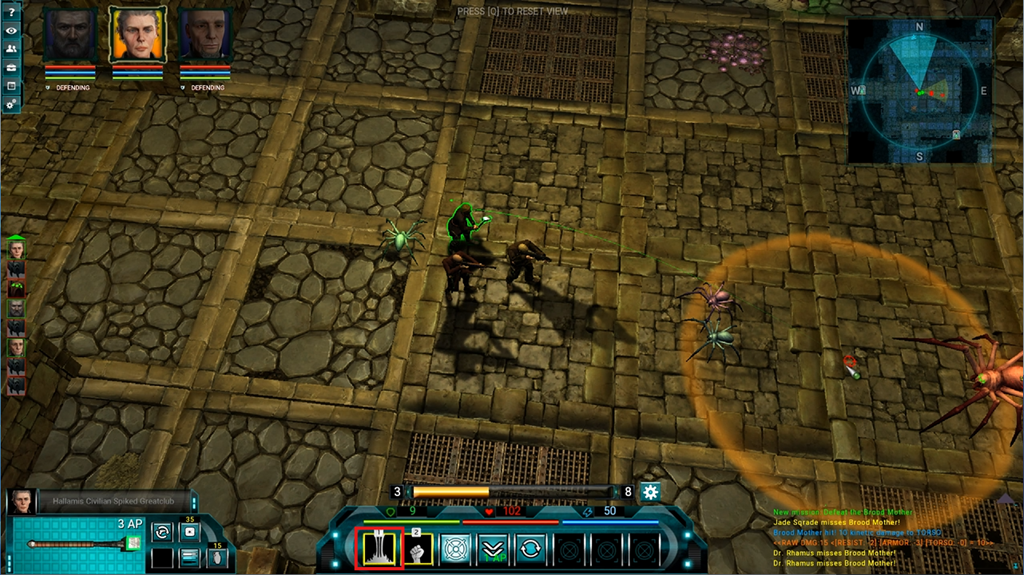Screen dimensions: 1024x575
Task: Select the bald squad member portrait
Action: coord(206,36)
